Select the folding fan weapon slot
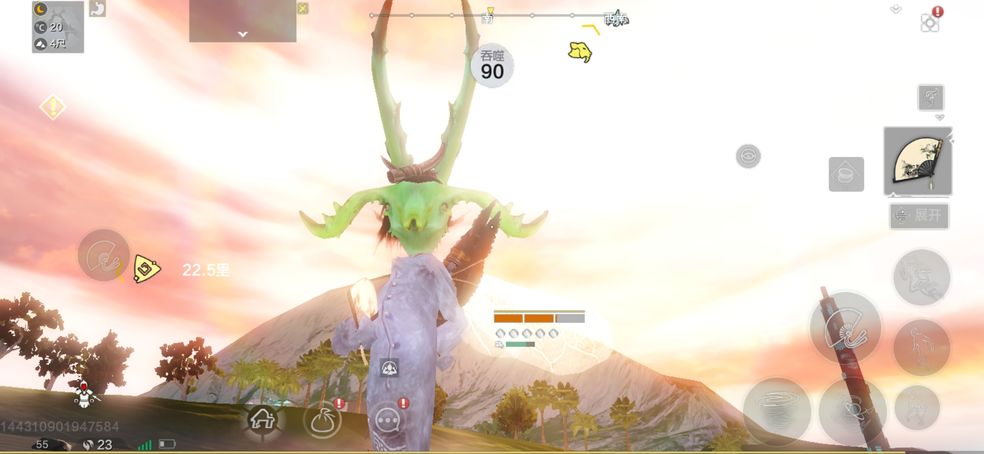984x454 pixels. pos(917,161)
